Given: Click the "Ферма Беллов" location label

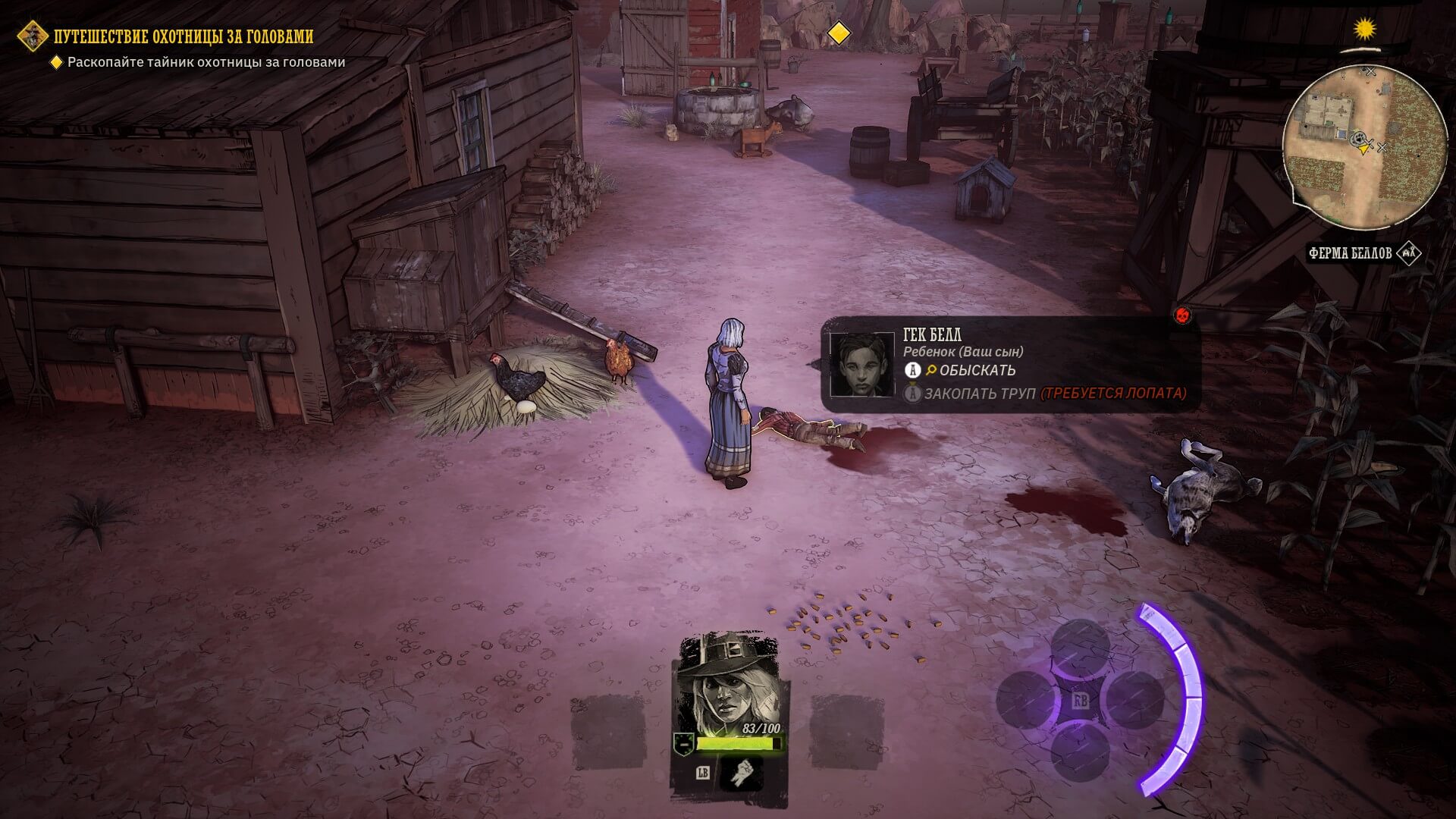Looking at the screenshot, I should click(1350, 253).
